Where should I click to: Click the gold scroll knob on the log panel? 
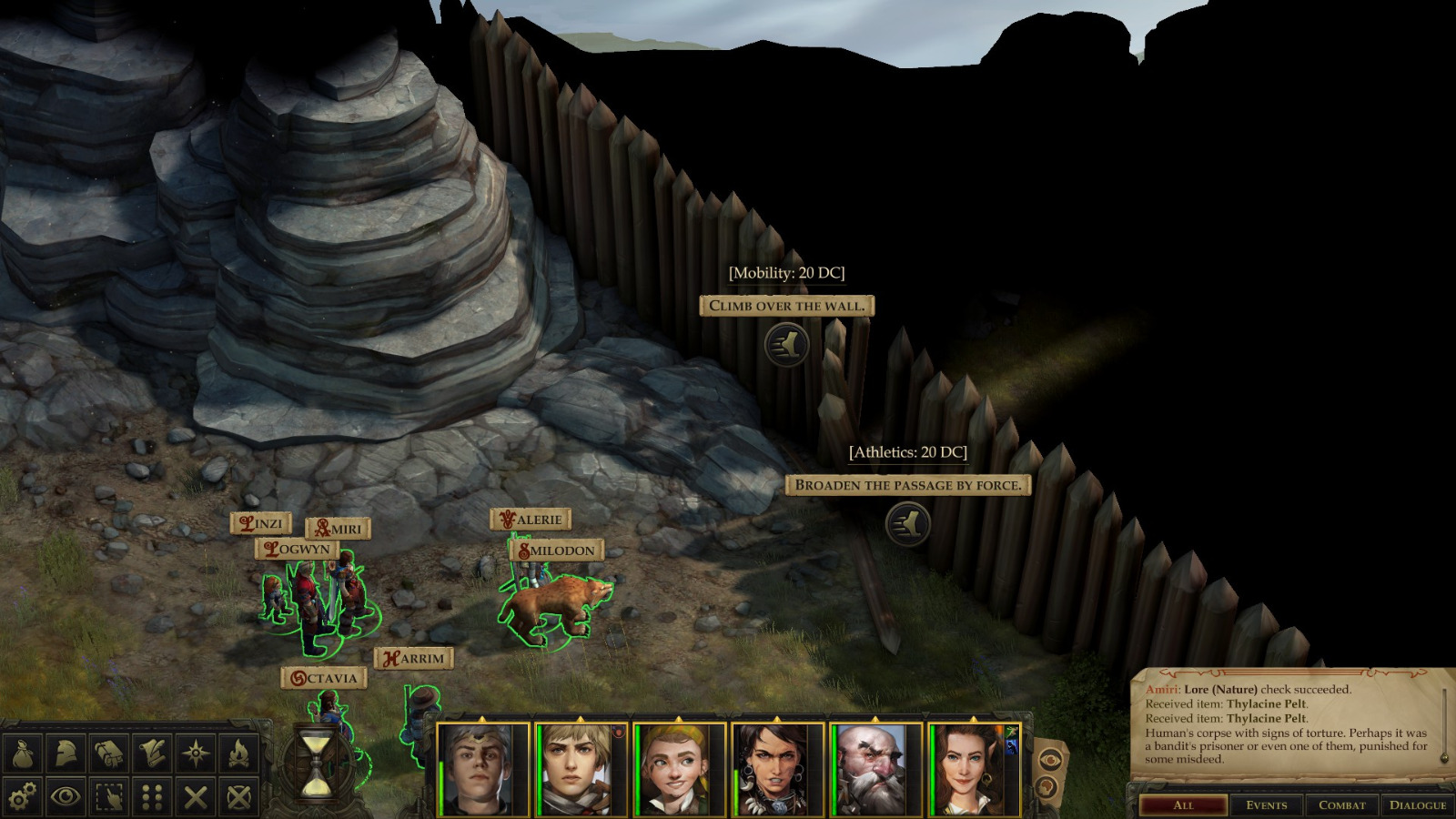point(1443,758)
